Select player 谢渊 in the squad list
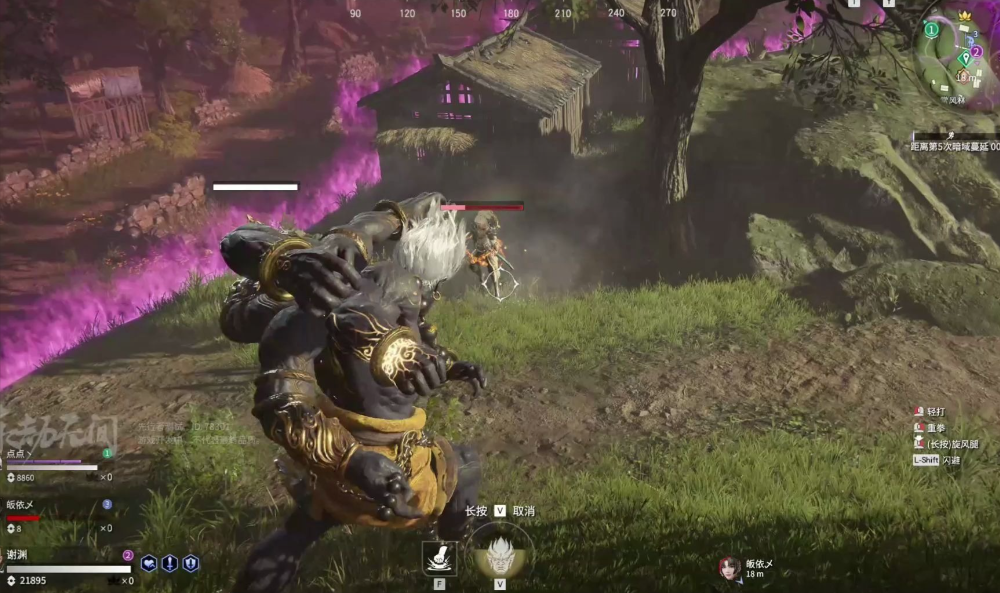Viewport: 1000px width, 593px height. pos(18,556)
